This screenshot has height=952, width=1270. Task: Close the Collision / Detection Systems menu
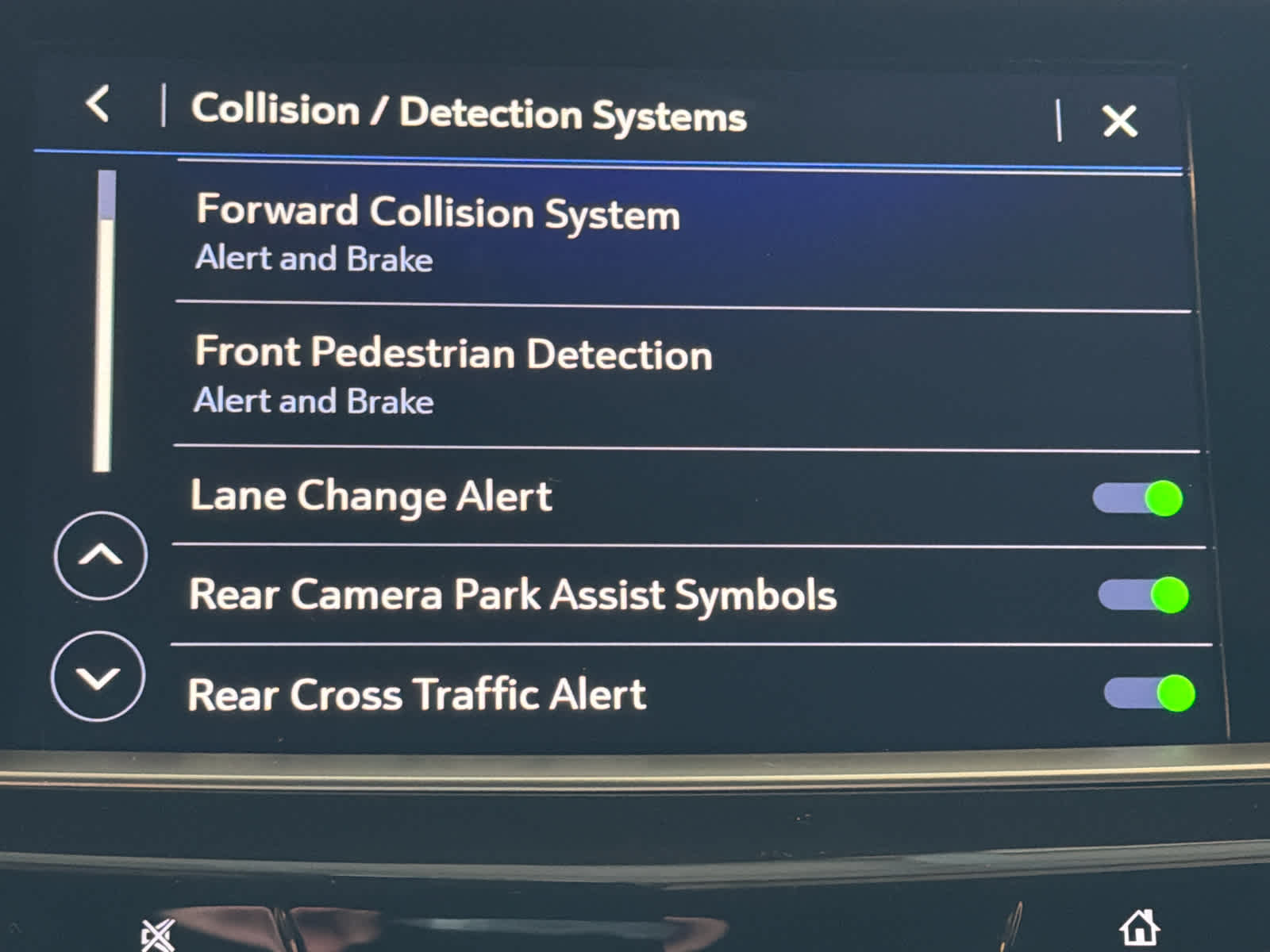click(x=1119, y=121)
